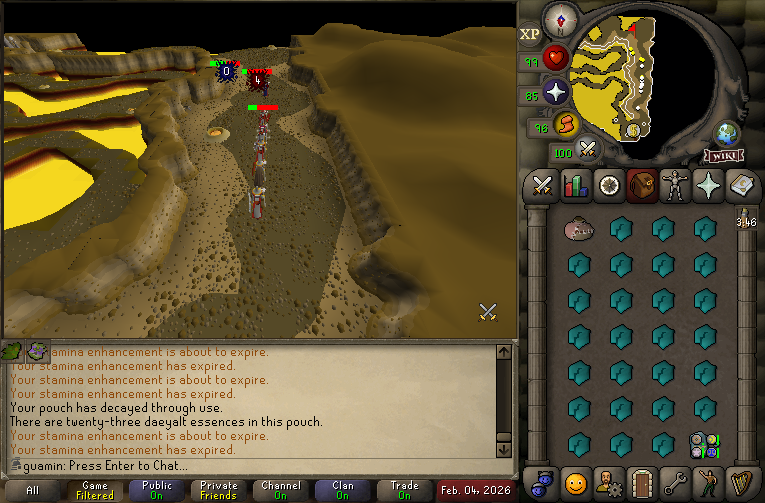This screenshot has width=765, height=503.
Task: Open the Wiki lookup banner
Action: 723,156
